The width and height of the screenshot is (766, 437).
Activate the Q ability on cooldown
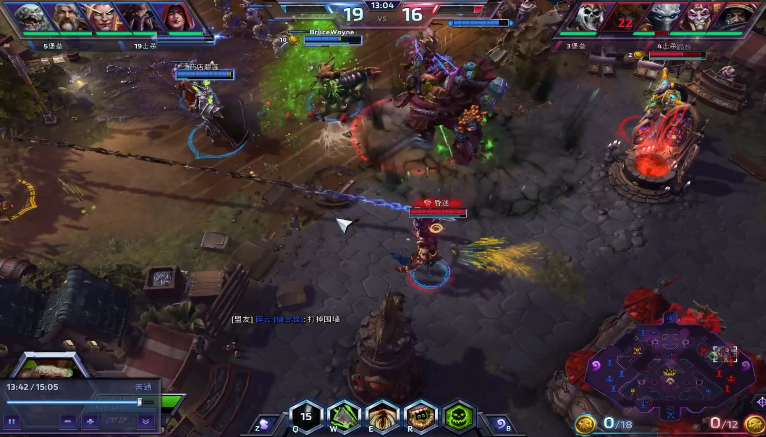tap(307, 416)
